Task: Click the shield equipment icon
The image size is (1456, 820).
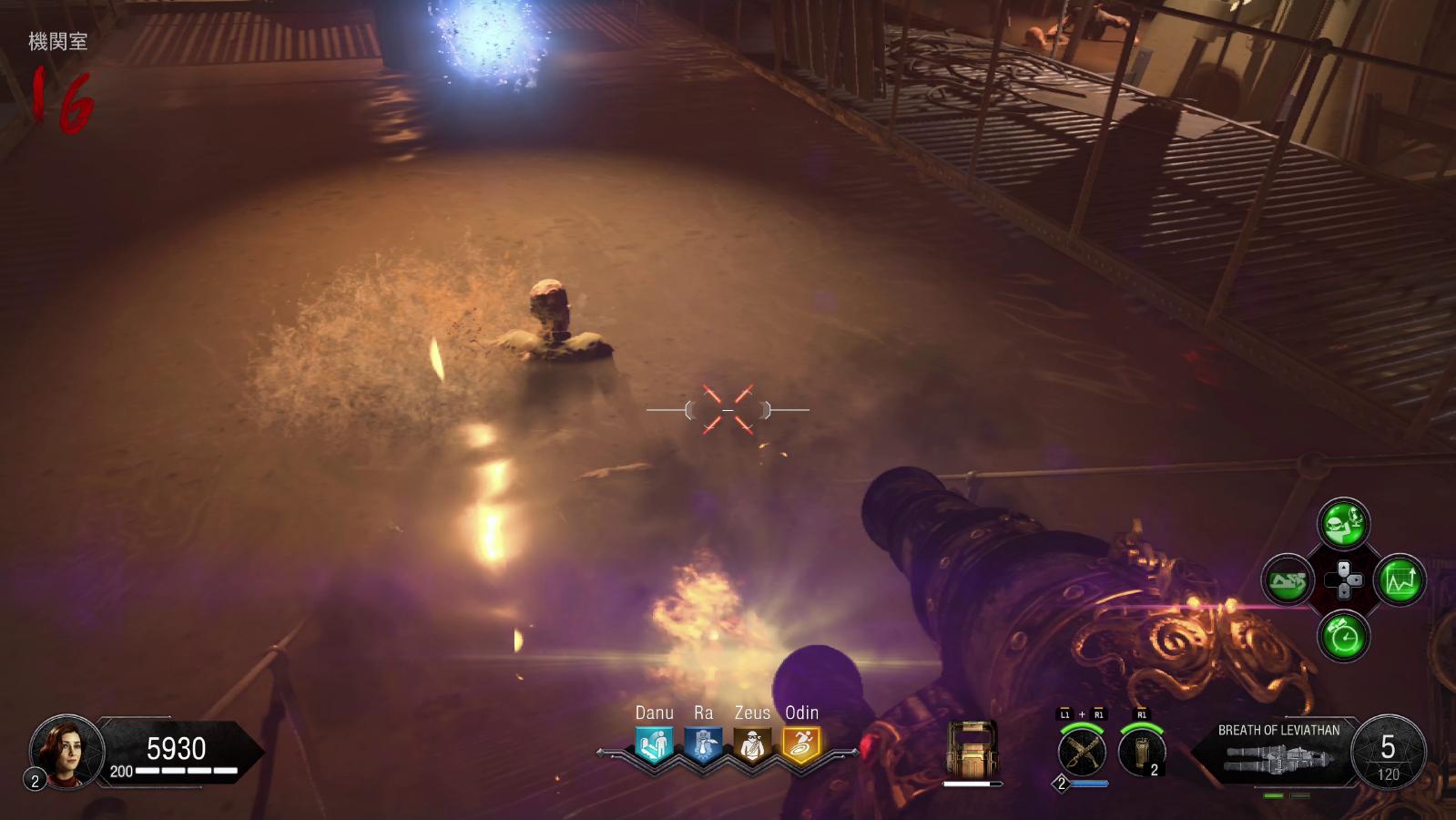Action: coord(972,751)
